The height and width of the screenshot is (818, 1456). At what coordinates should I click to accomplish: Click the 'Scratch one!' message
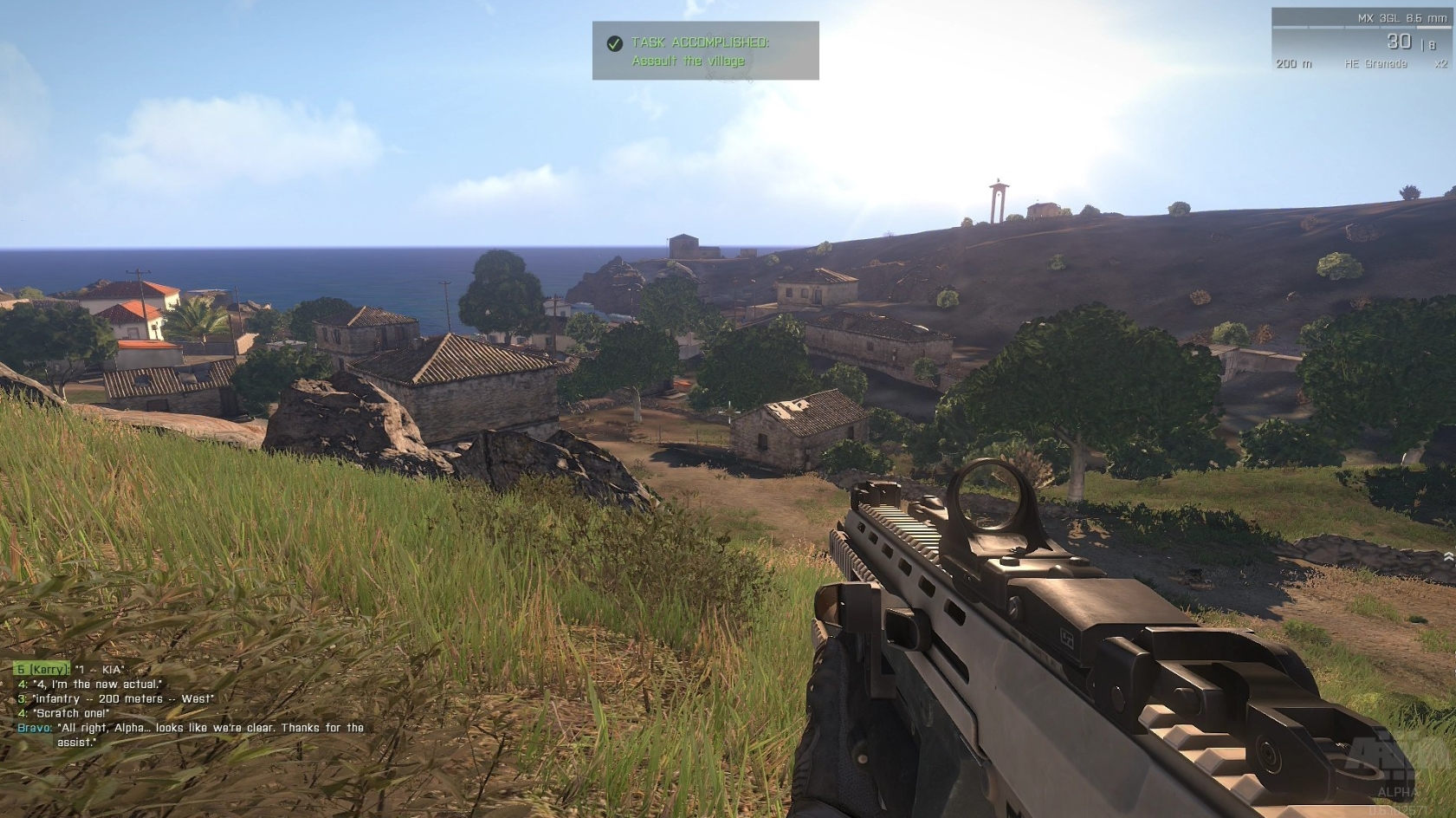click(69, 712)
